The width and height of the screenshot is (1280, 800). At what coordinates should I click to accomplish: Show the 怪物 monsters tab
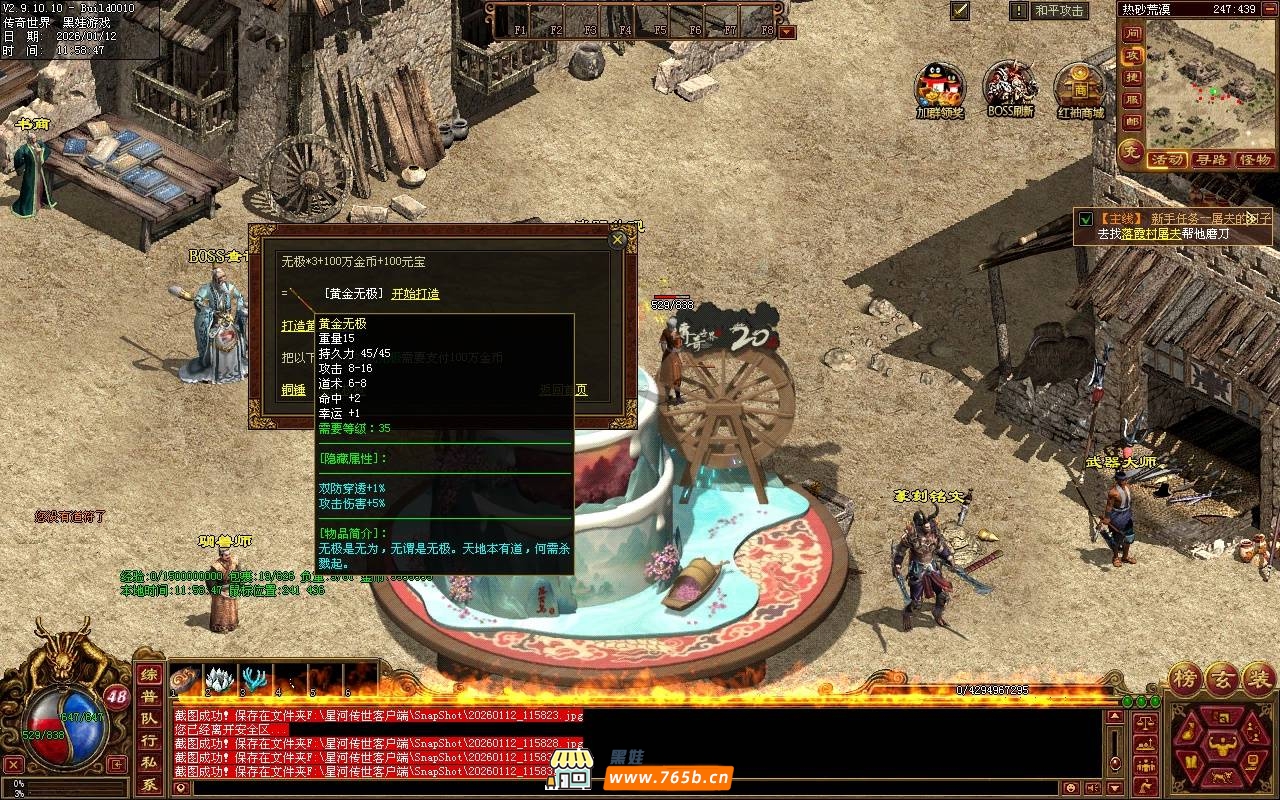coord(1254,160)
